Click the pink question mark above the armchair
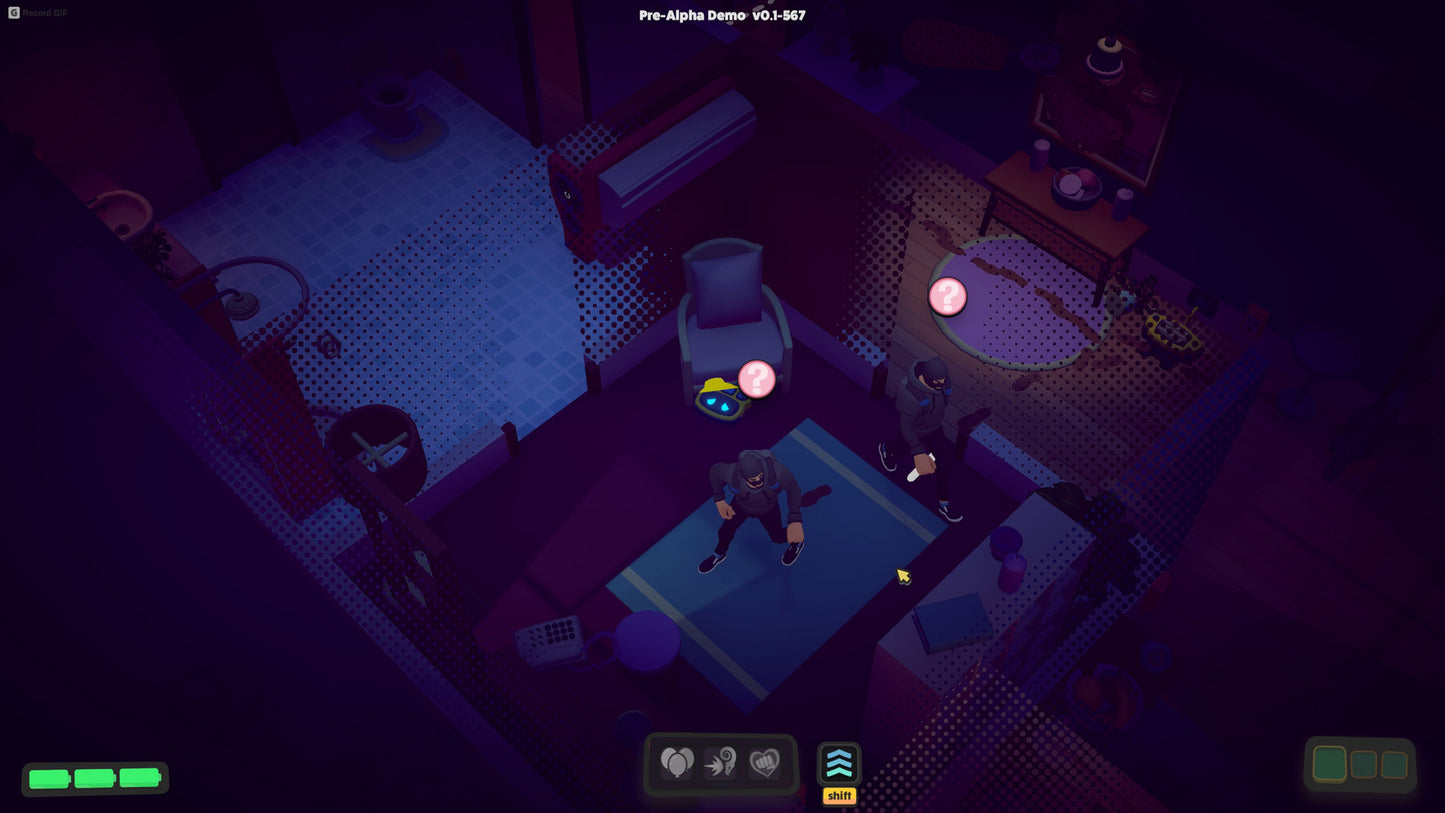 [757, 378]
